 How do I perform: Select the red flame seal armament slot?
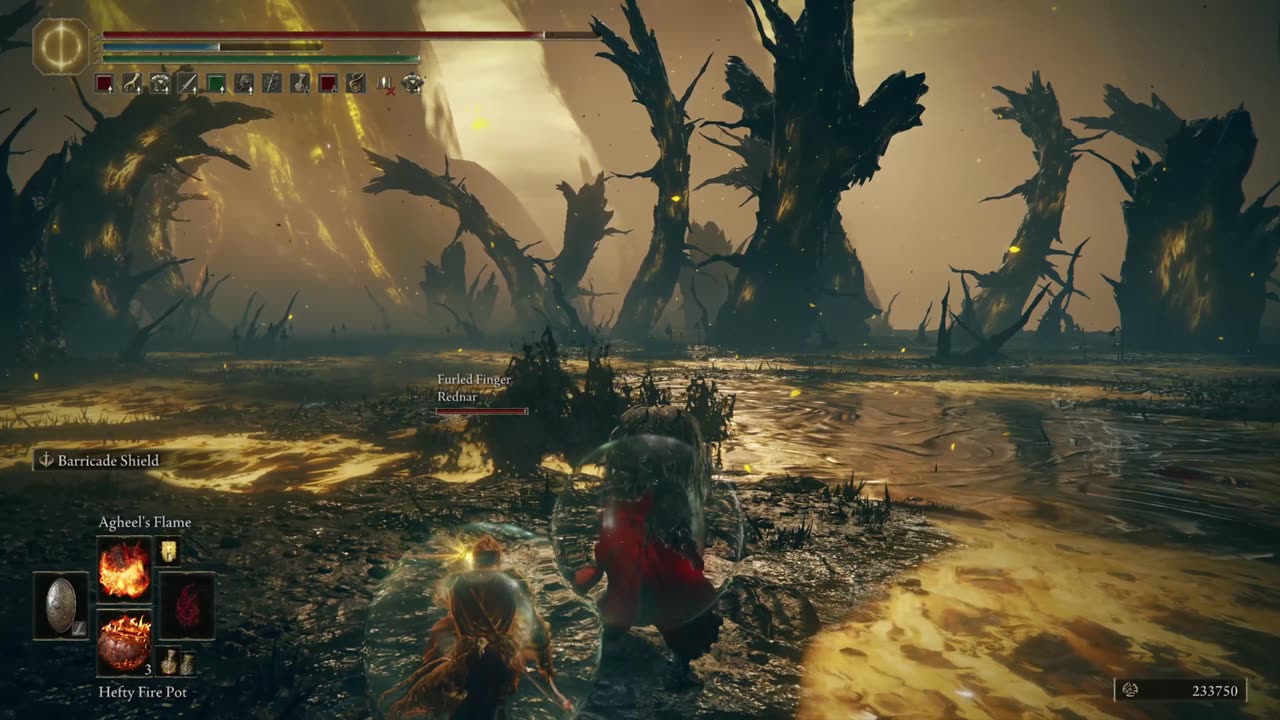187,606
